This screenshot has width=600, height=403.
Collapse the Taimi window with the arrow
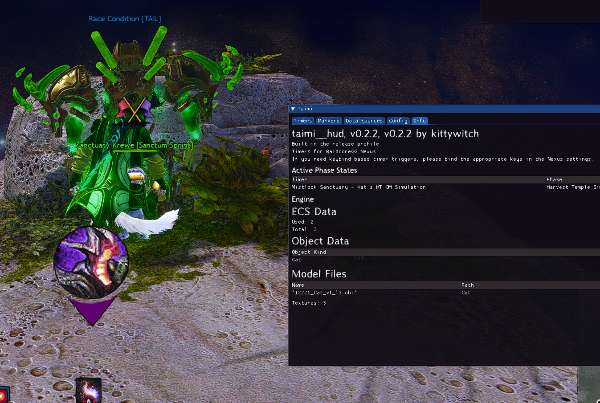[x=293, y=107]
